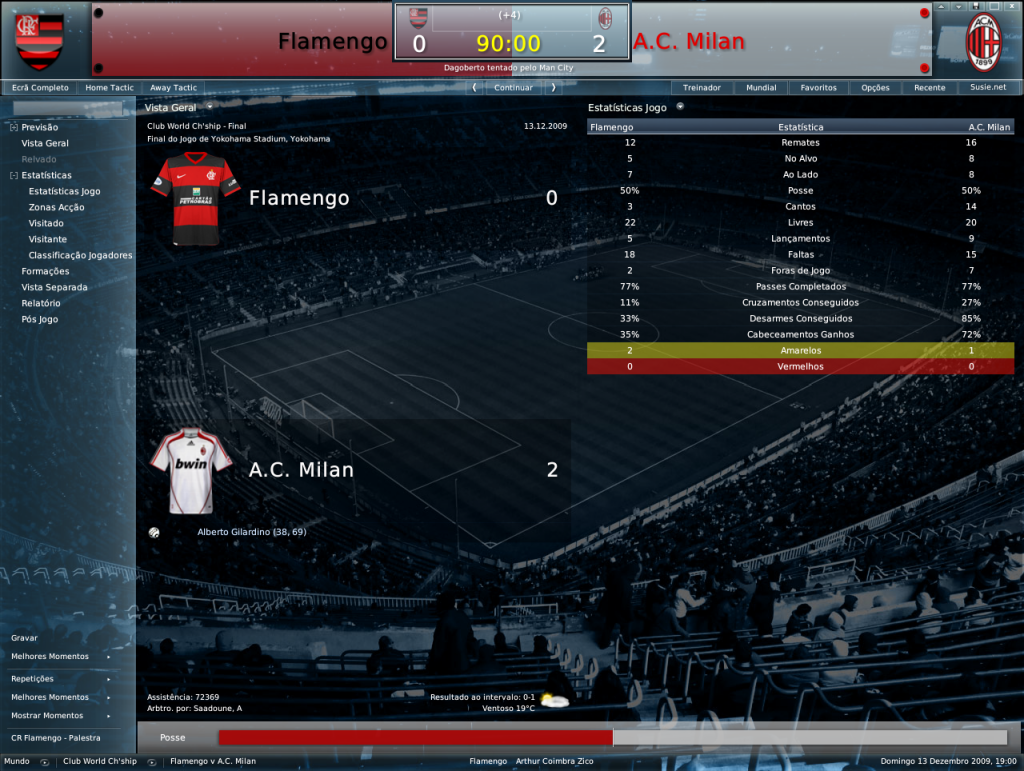This screenshot has height=771, width=1024.
Task: Open the Formações page
Action: pos(46,271)
